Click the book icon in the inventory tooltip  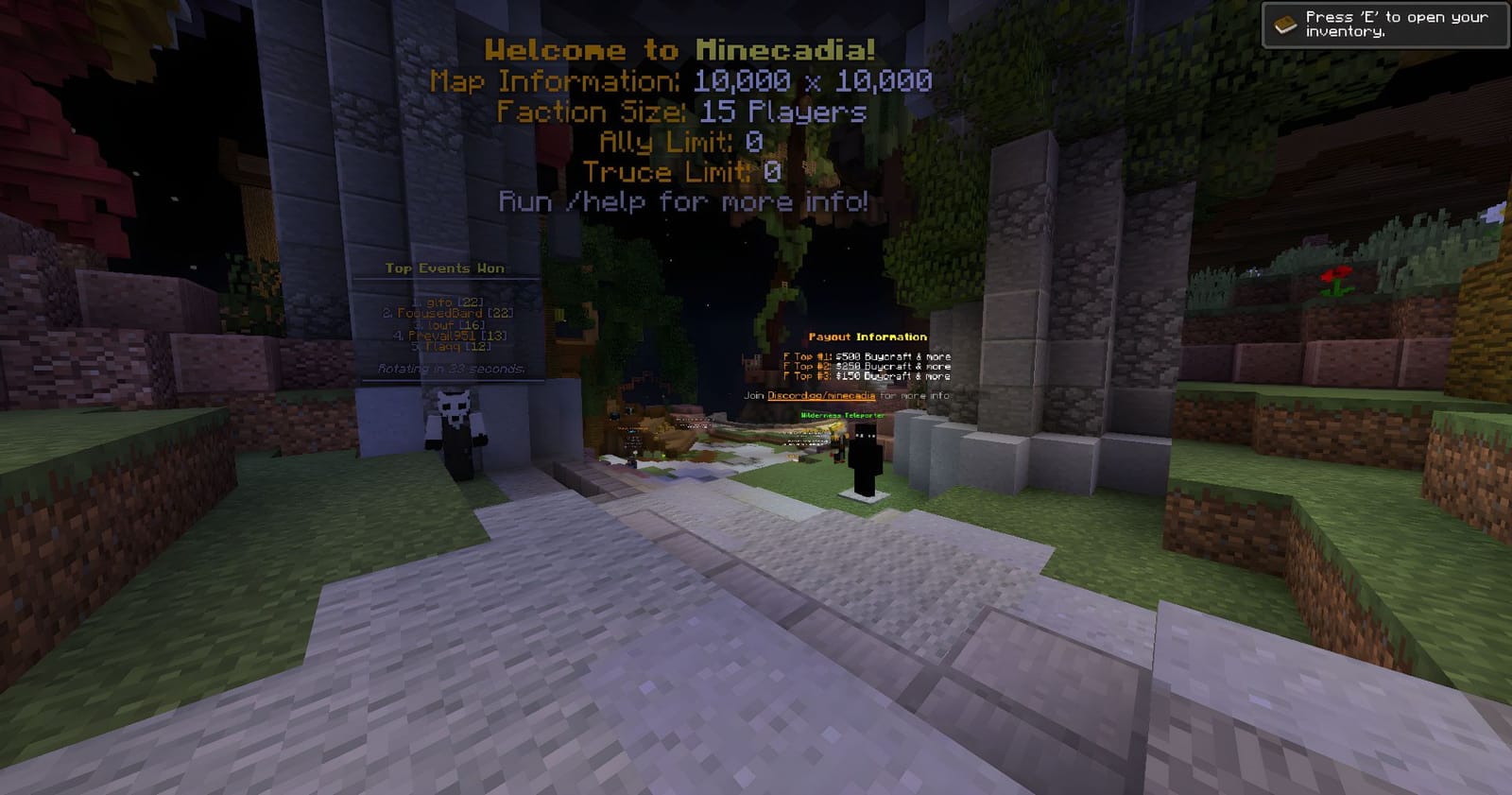coord(1285,23)
